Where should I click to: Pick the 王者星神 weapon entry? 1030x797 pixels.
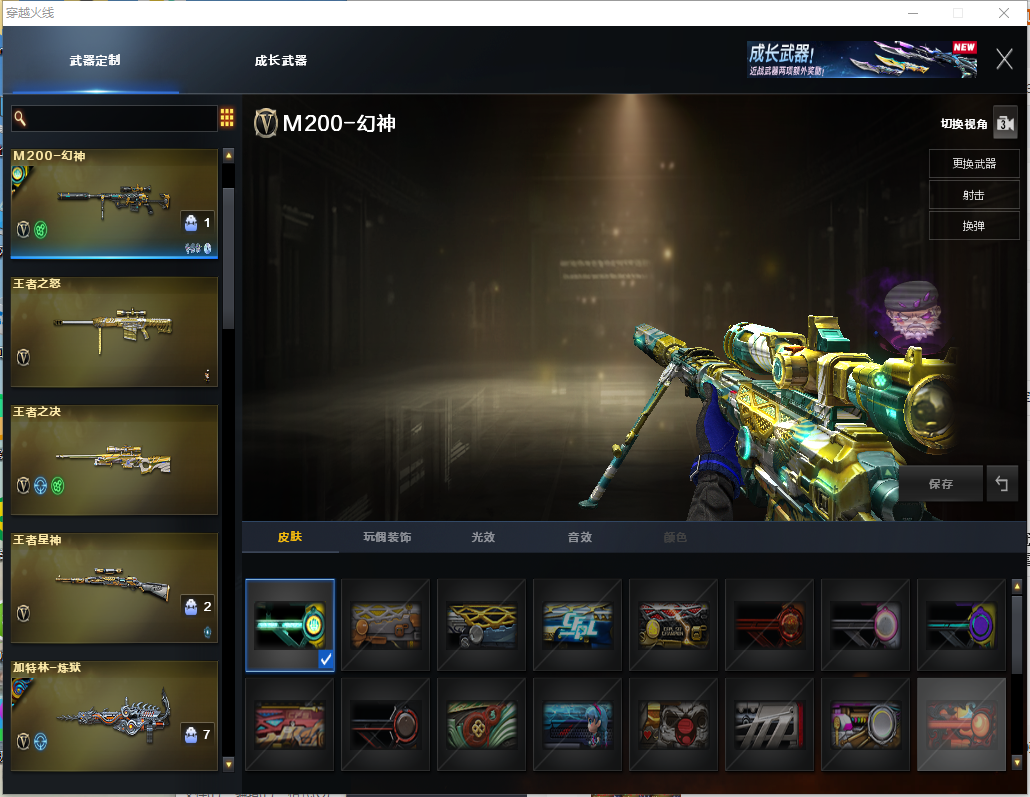click(x=114, y=587)
